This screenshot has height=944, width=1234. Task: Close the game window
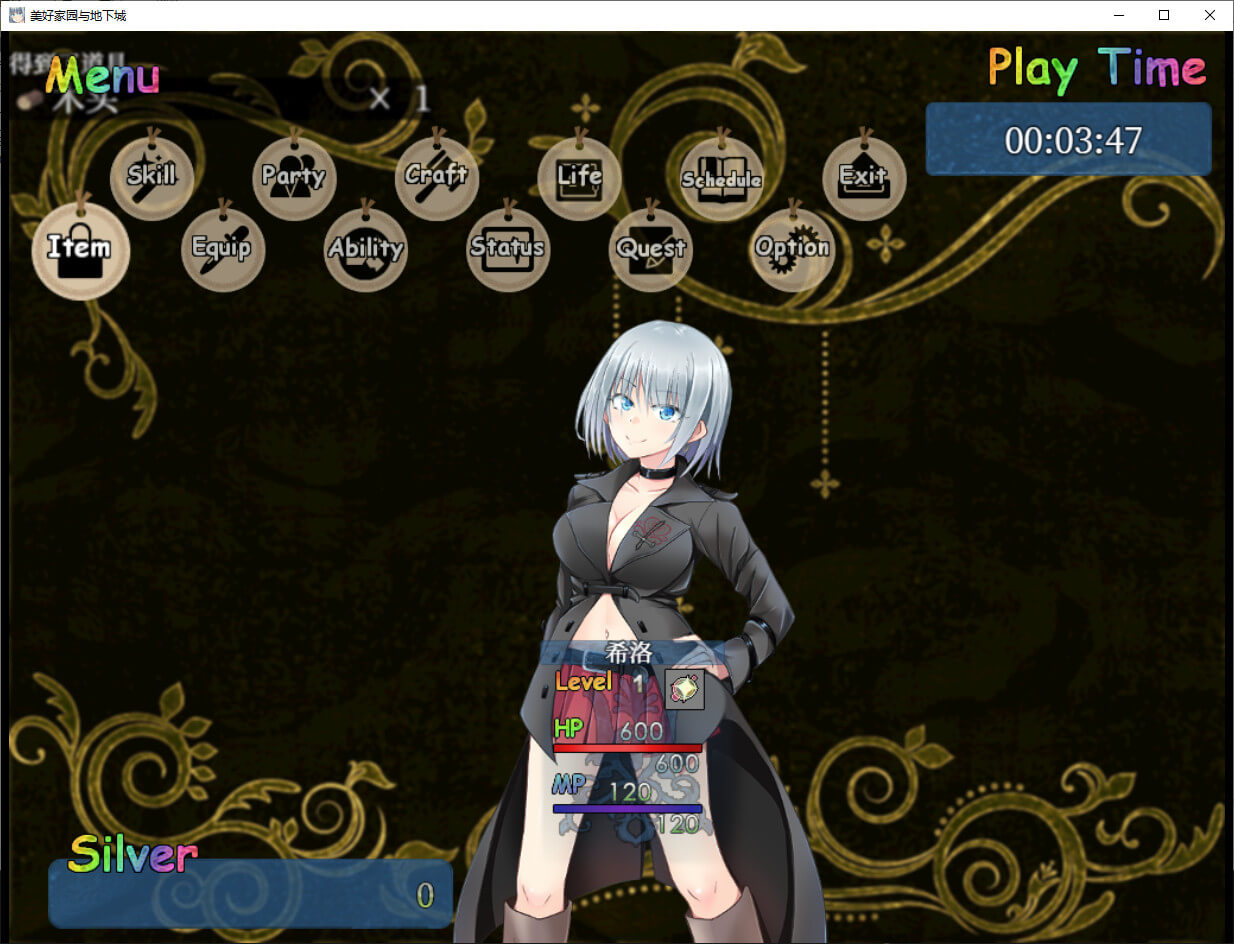1210,15
